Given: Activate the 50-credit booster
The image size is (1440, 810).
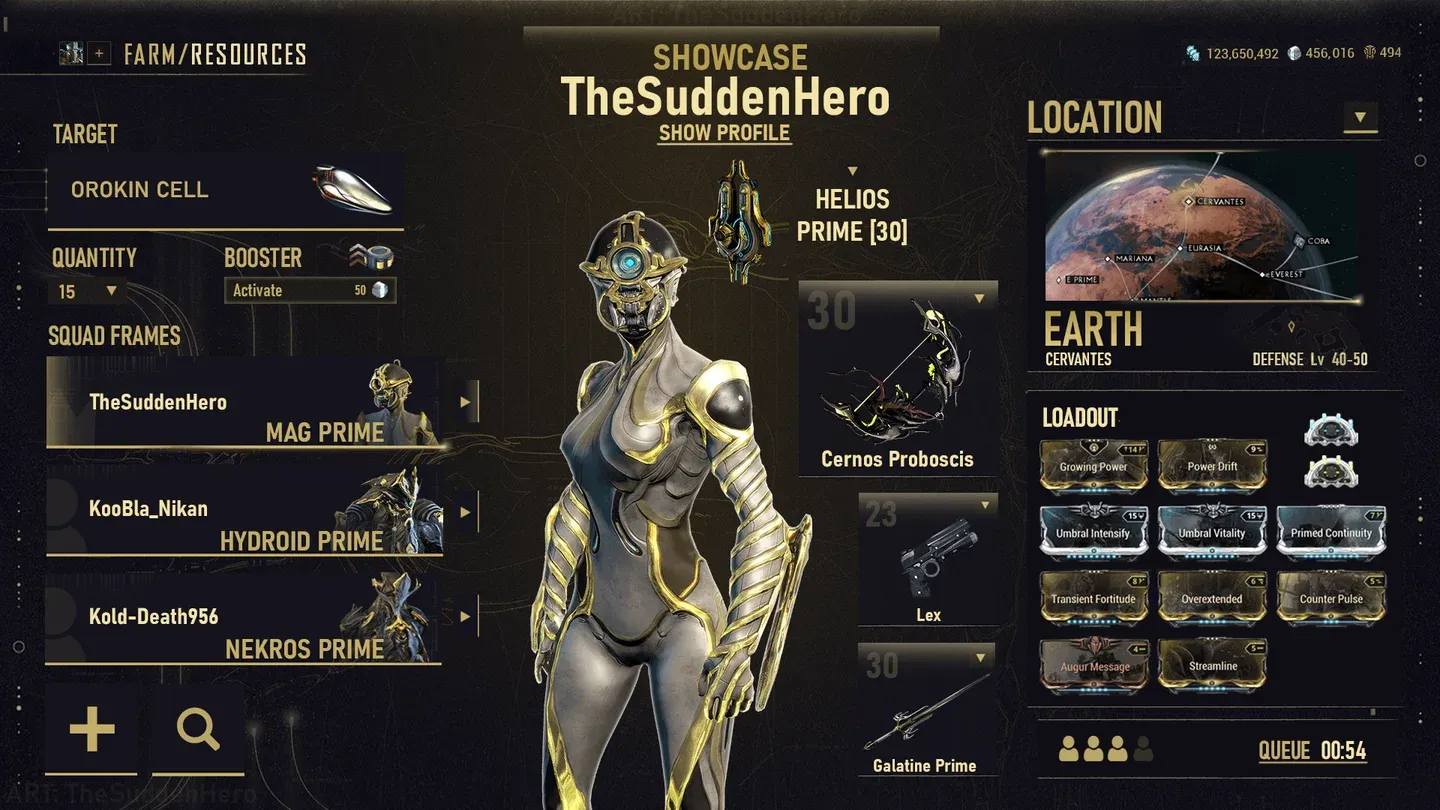Looking at the screenshot, I should 310,290.
